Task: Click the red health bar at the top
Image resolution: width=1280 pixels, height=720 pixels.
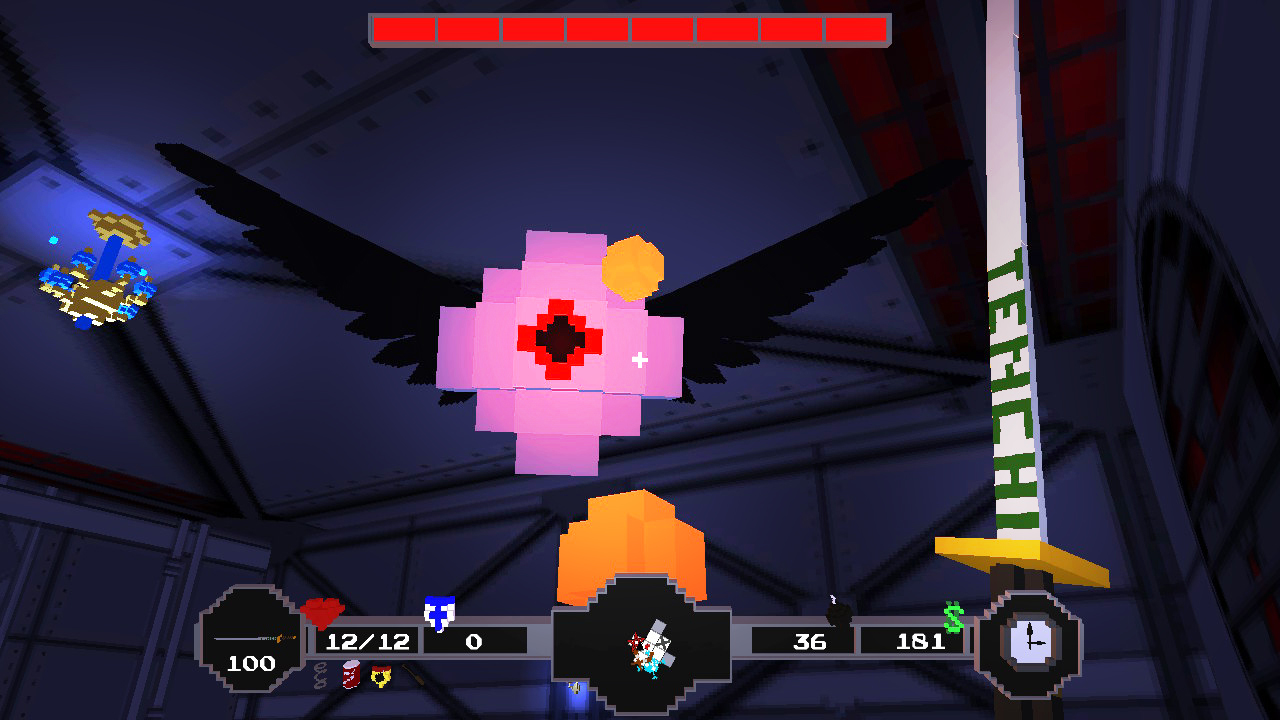Action: point(630,30)
